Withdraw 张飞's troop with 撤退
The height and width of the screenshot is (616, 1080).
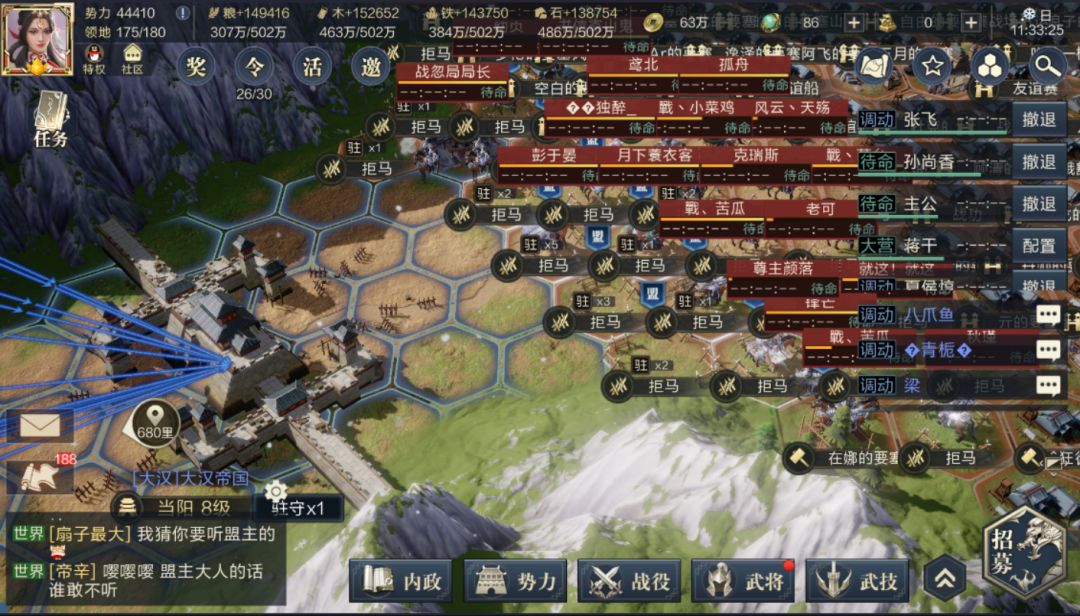click(x=1039, y=119)
